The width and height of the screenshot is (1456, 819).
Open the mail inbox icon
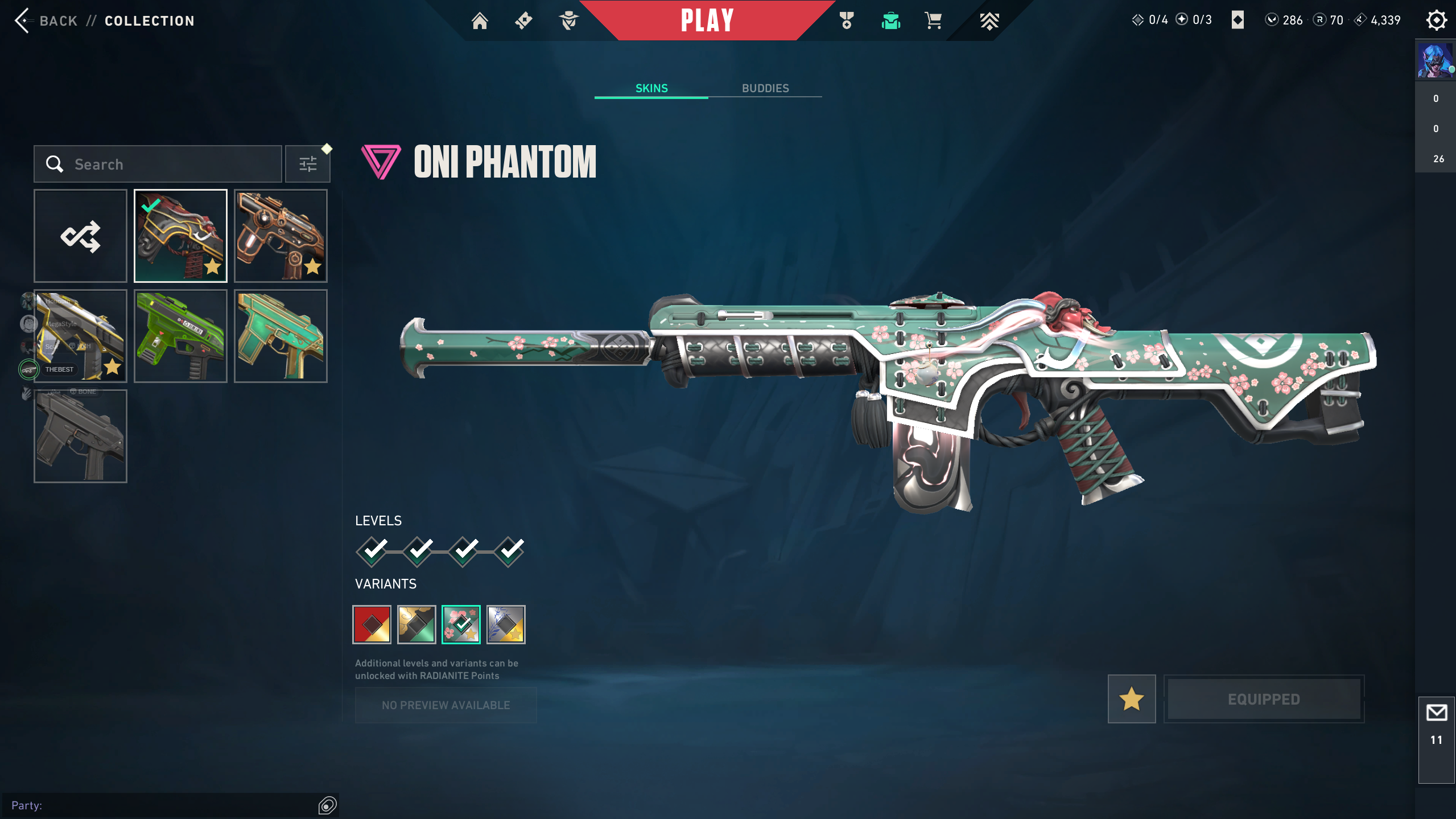coord(1436,713)
